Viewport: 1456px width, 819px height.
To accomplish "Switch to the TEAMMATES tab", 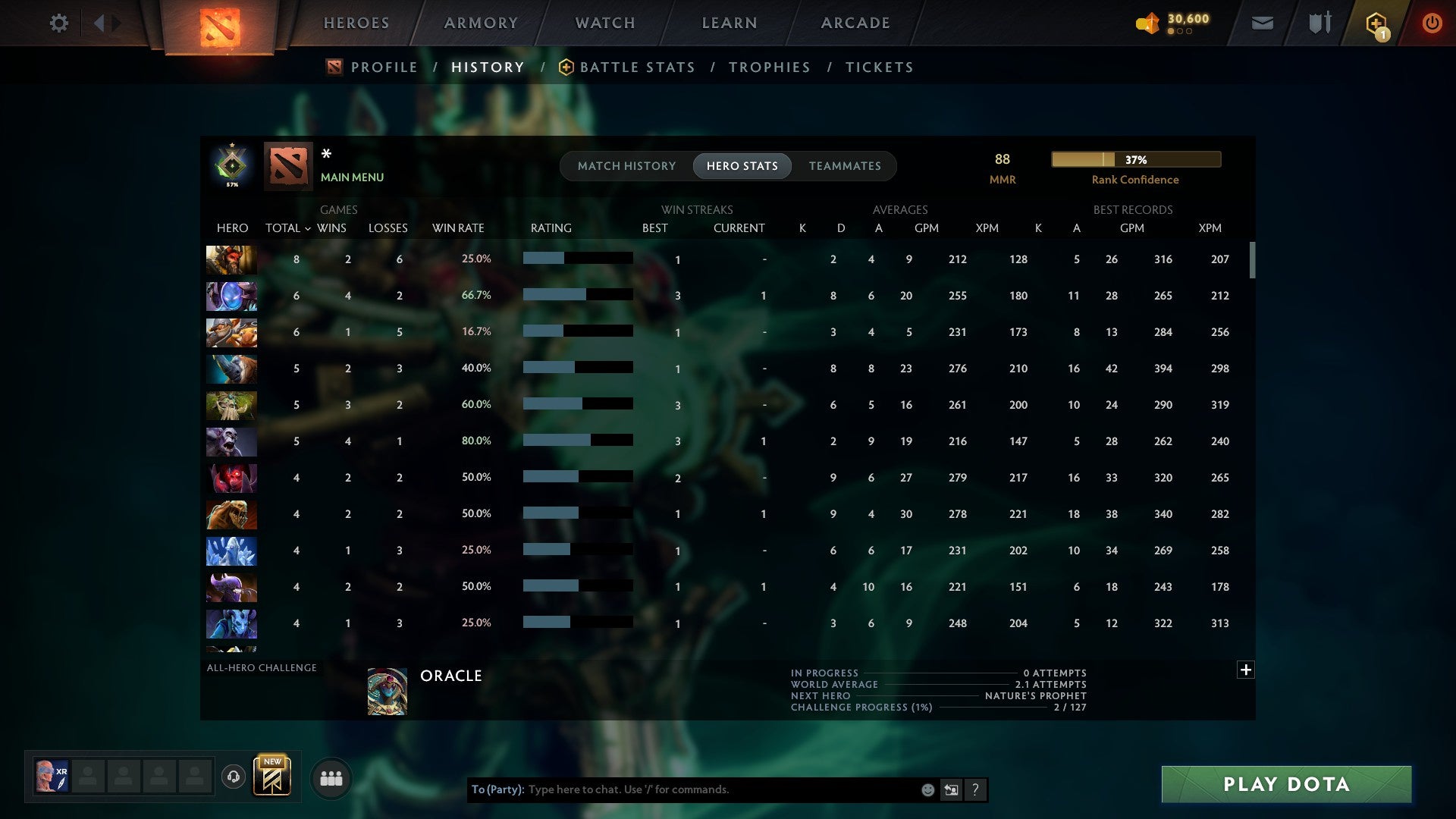I will coord(845,165).
